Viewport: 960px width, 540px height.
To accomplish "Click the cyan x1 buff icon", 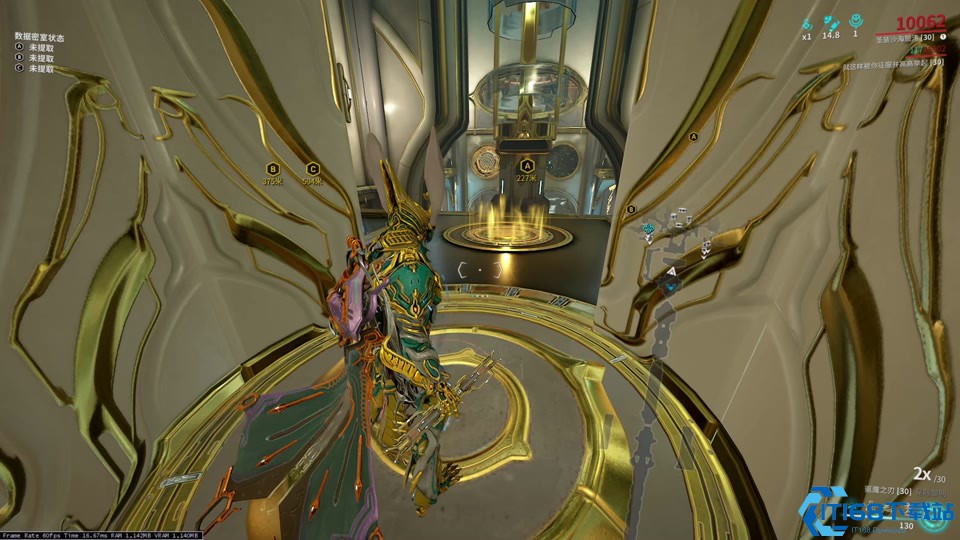I will click(x=806, y=22).
